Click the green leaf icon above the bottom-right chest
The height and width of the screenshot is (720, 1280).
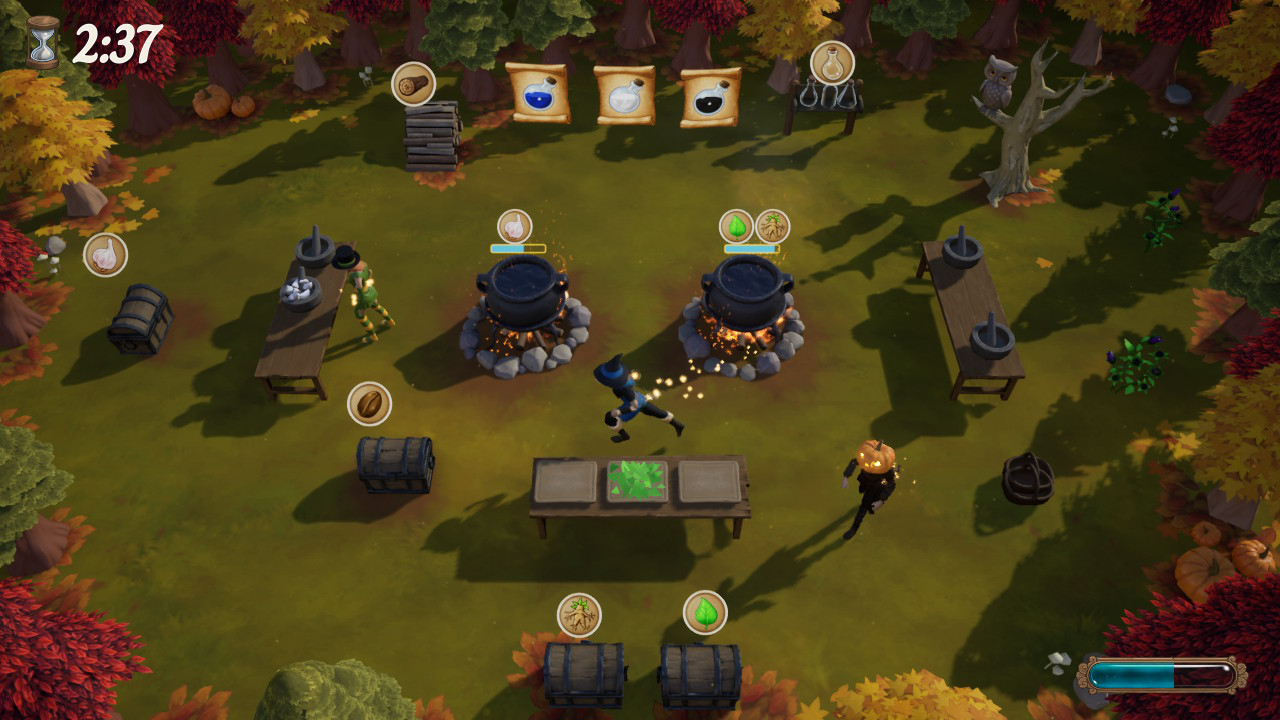706,611
